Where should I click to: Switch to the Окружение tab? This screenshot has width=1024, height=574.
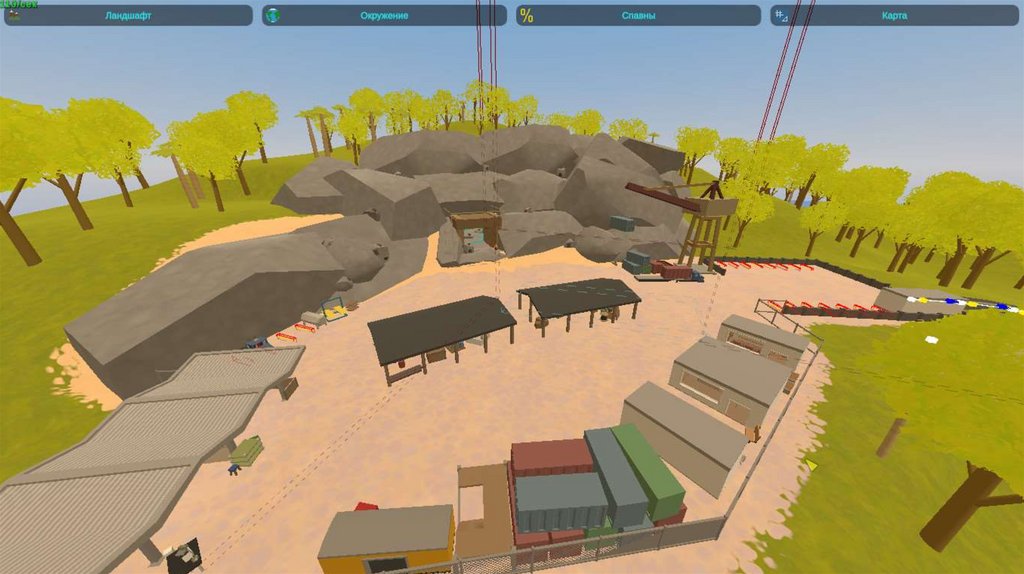coord(384,16)
